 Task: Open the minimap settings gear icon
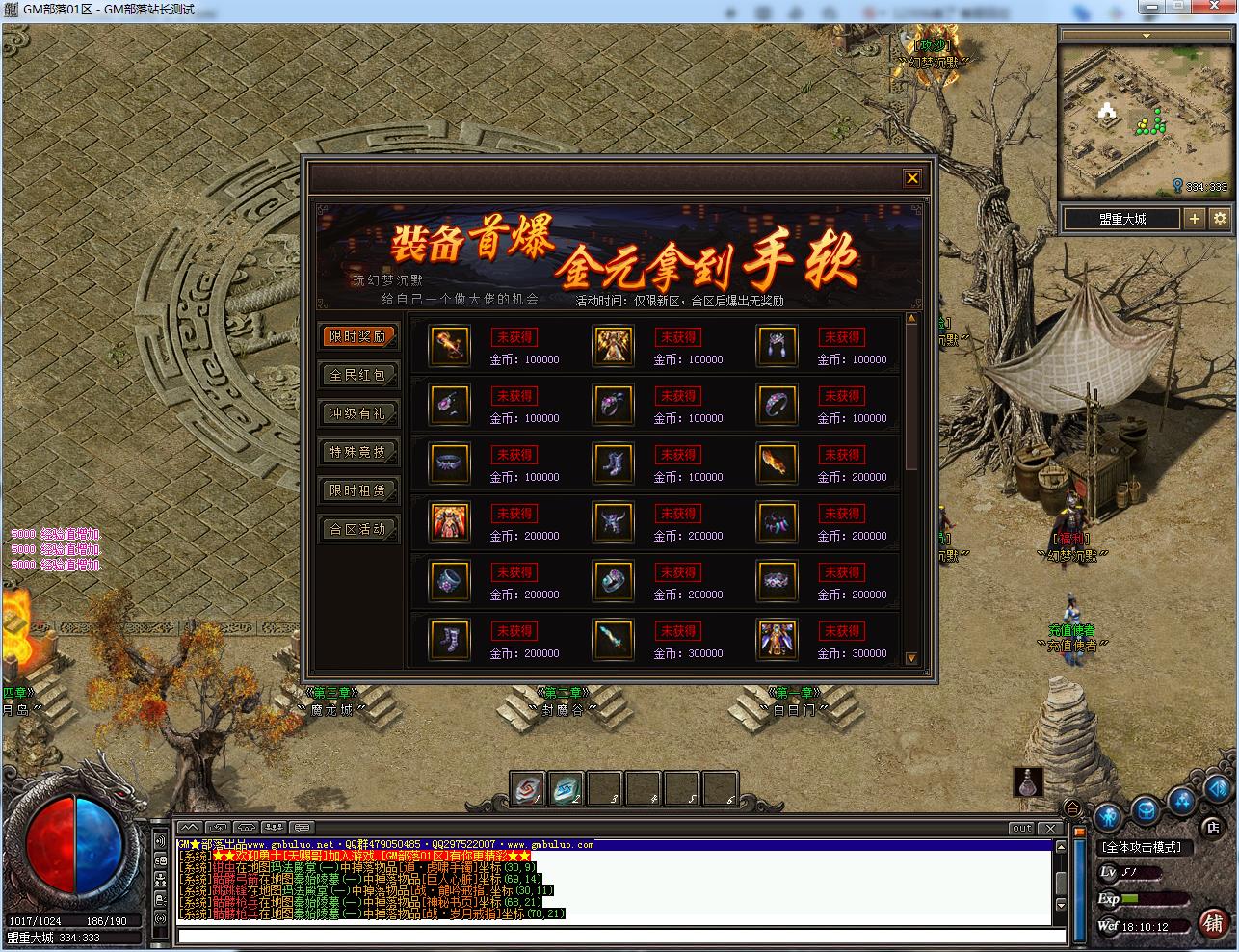point(1220,219)
